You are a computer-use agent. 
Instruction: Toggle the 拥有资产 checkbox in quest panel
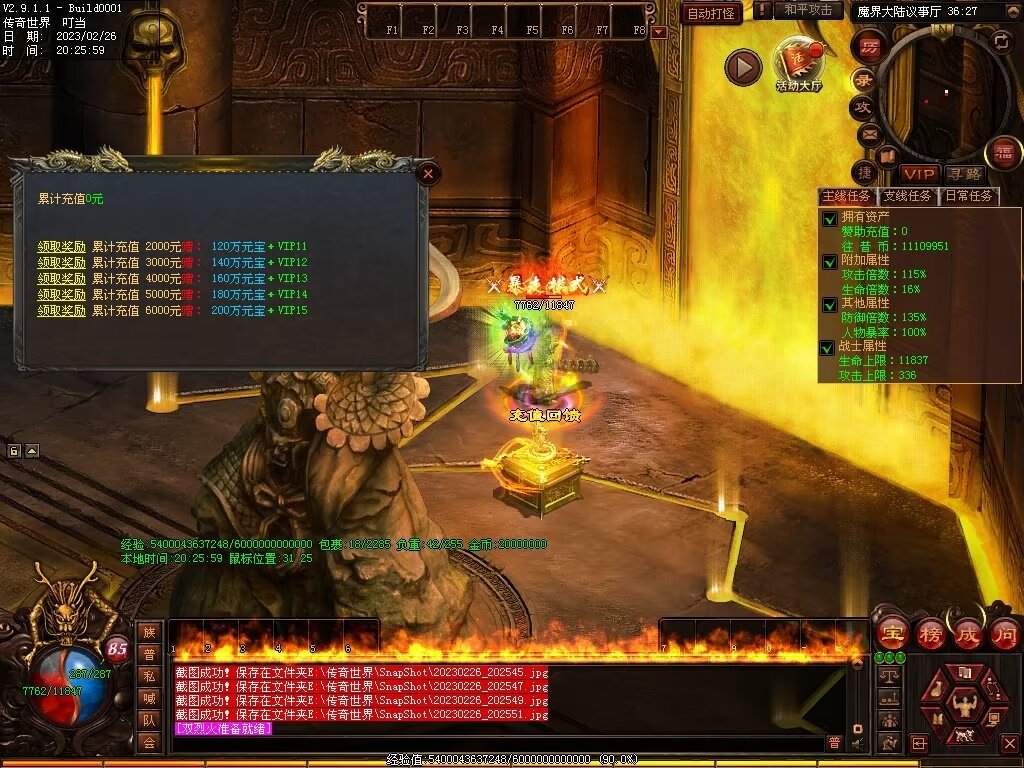828,217
